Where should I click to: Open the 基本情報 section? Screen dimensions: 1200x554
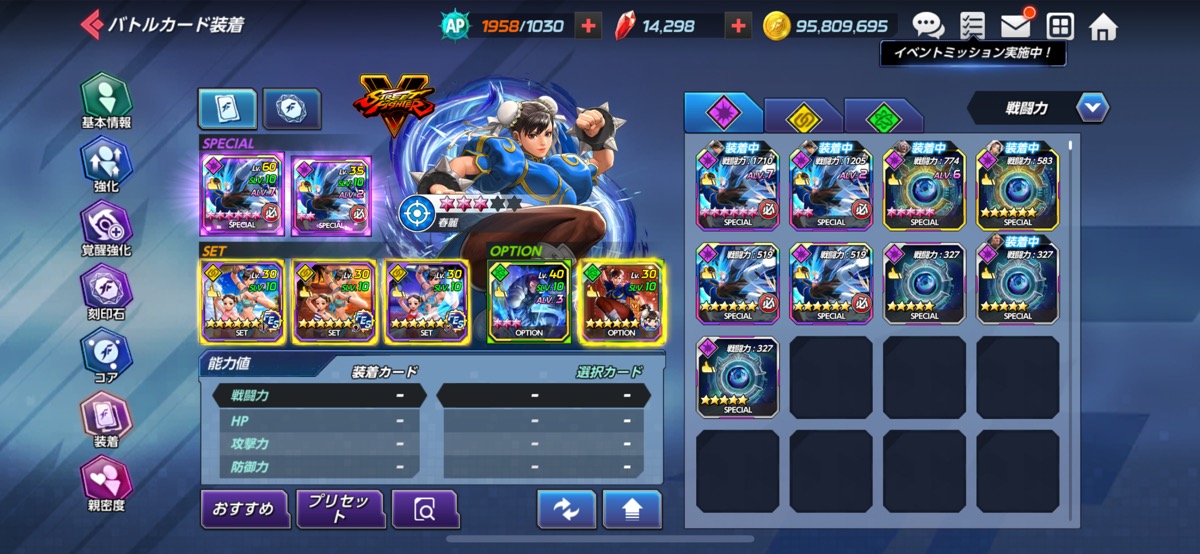[x=105, y=102]
